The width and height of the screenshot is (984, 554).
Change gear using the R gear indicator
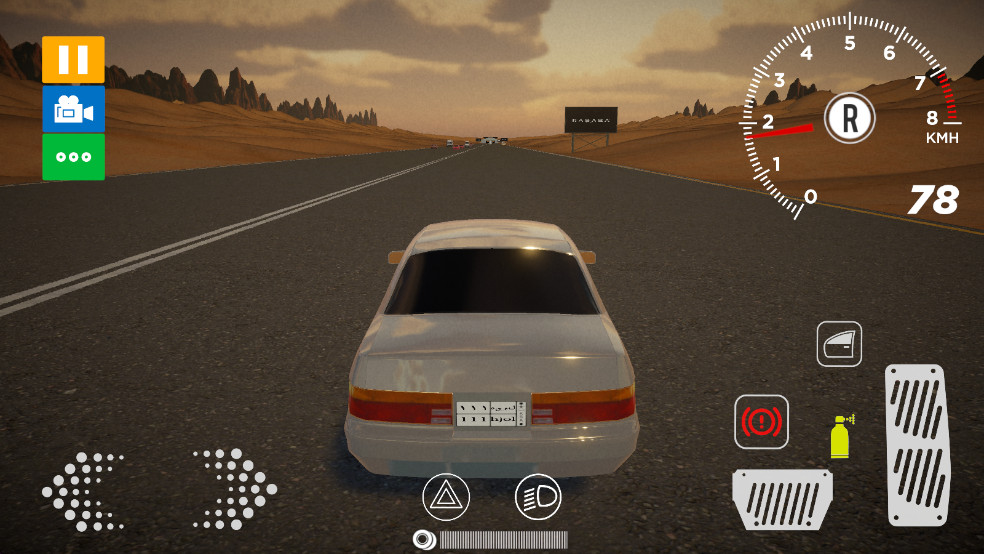coord(850,118)
